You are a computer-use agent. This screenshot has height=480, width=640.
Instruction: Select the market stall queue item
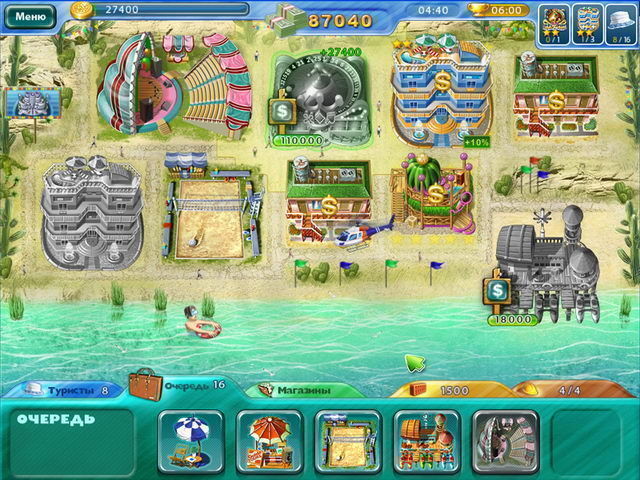click(x=427, y=441)
